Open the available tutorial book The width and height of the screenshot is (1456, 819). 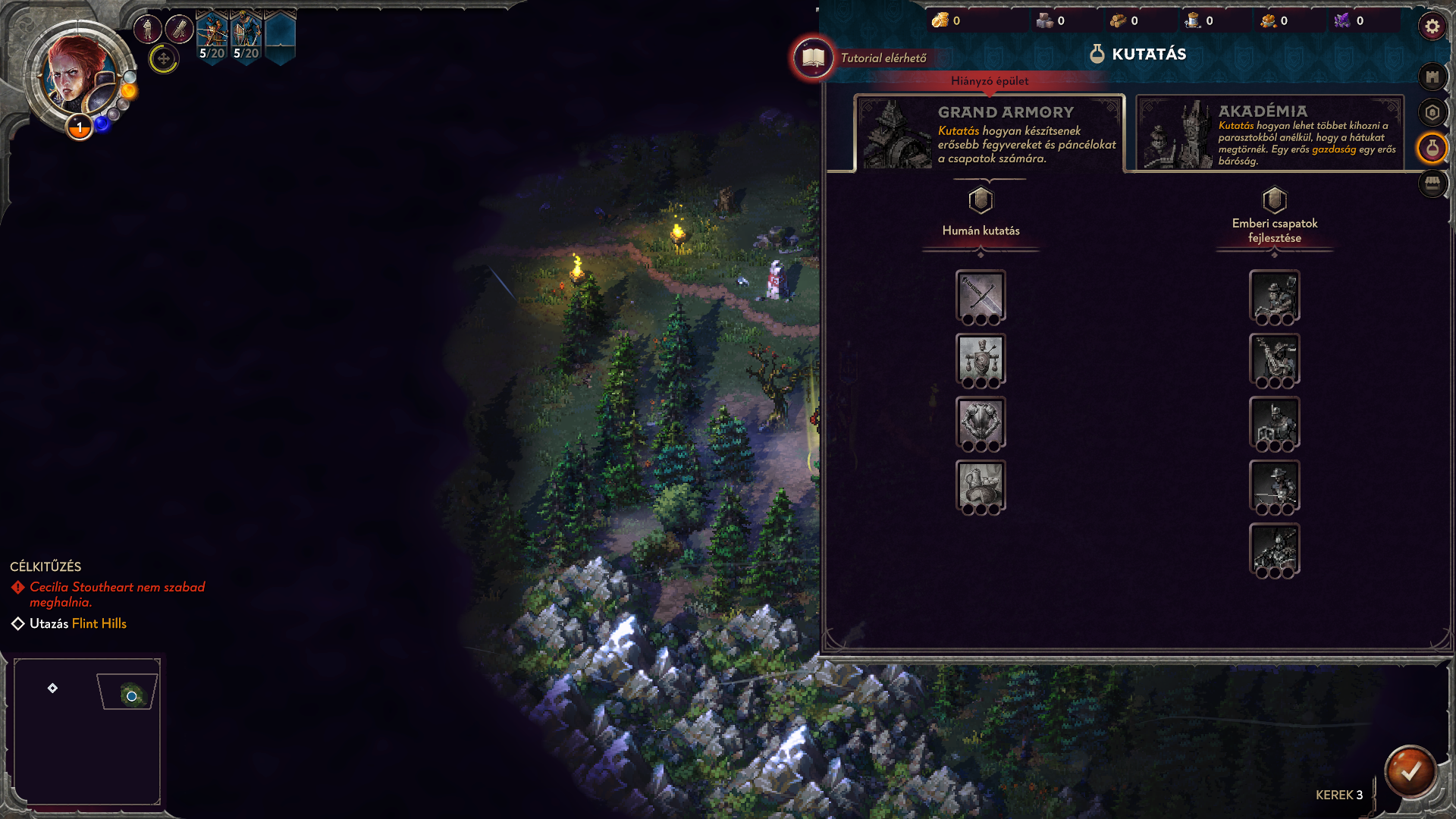point(813,58)
